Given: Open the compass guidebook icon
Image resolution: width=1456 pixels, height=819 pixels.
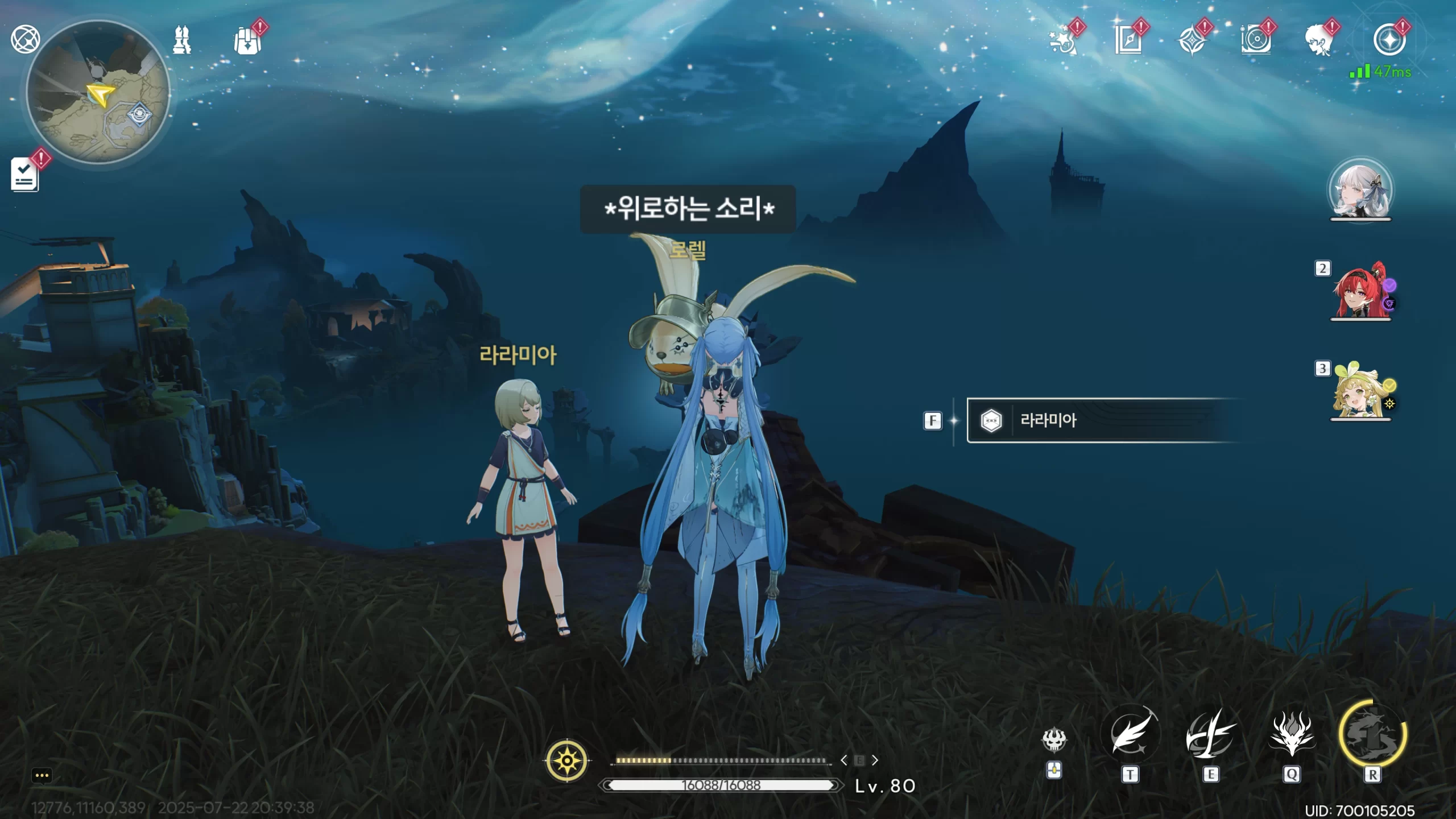Looking at the screenshot, I should [1128, 41].
